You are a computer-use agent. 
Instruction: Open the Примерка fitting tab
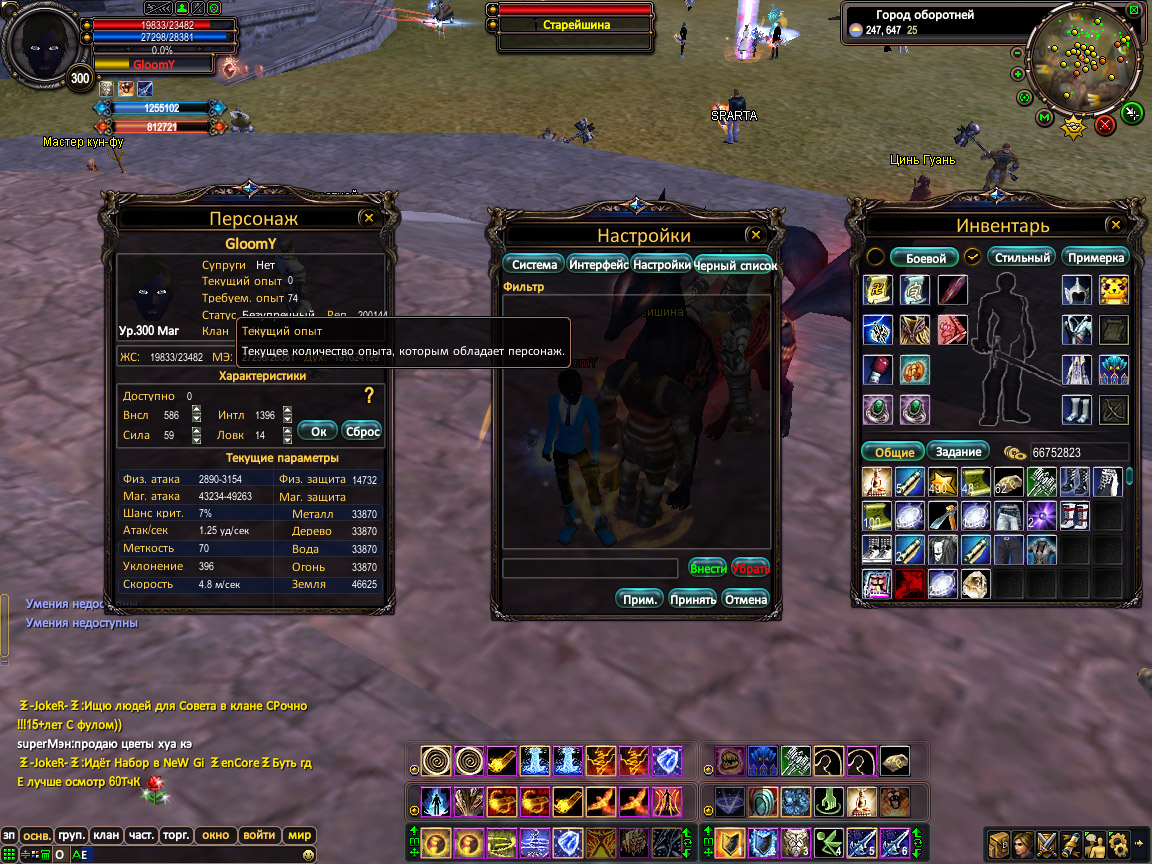(x=1095, y=257)
